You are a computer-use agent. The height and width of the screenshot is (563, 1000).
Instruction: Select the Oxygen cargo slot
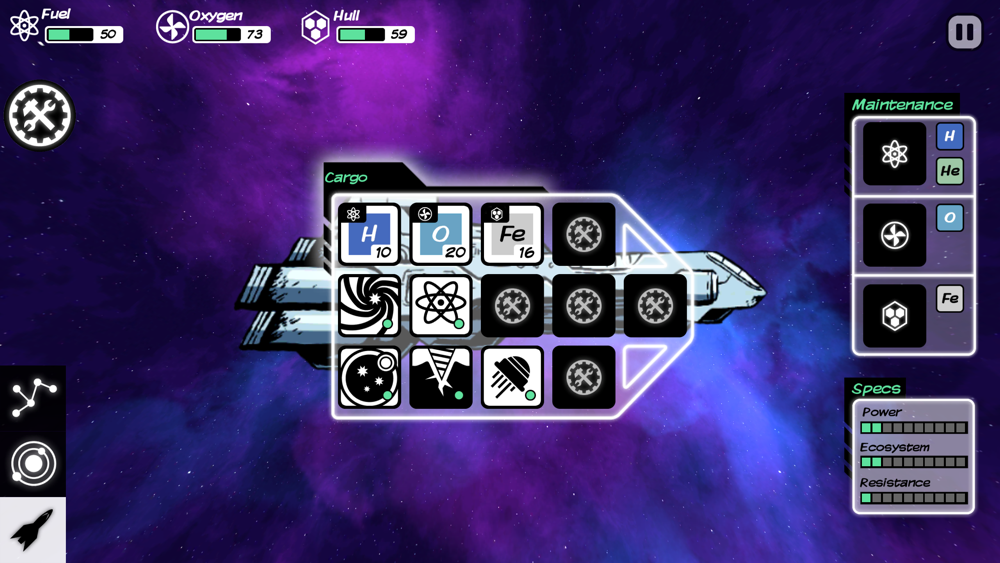pyautogui.click(x=441, y=234)
